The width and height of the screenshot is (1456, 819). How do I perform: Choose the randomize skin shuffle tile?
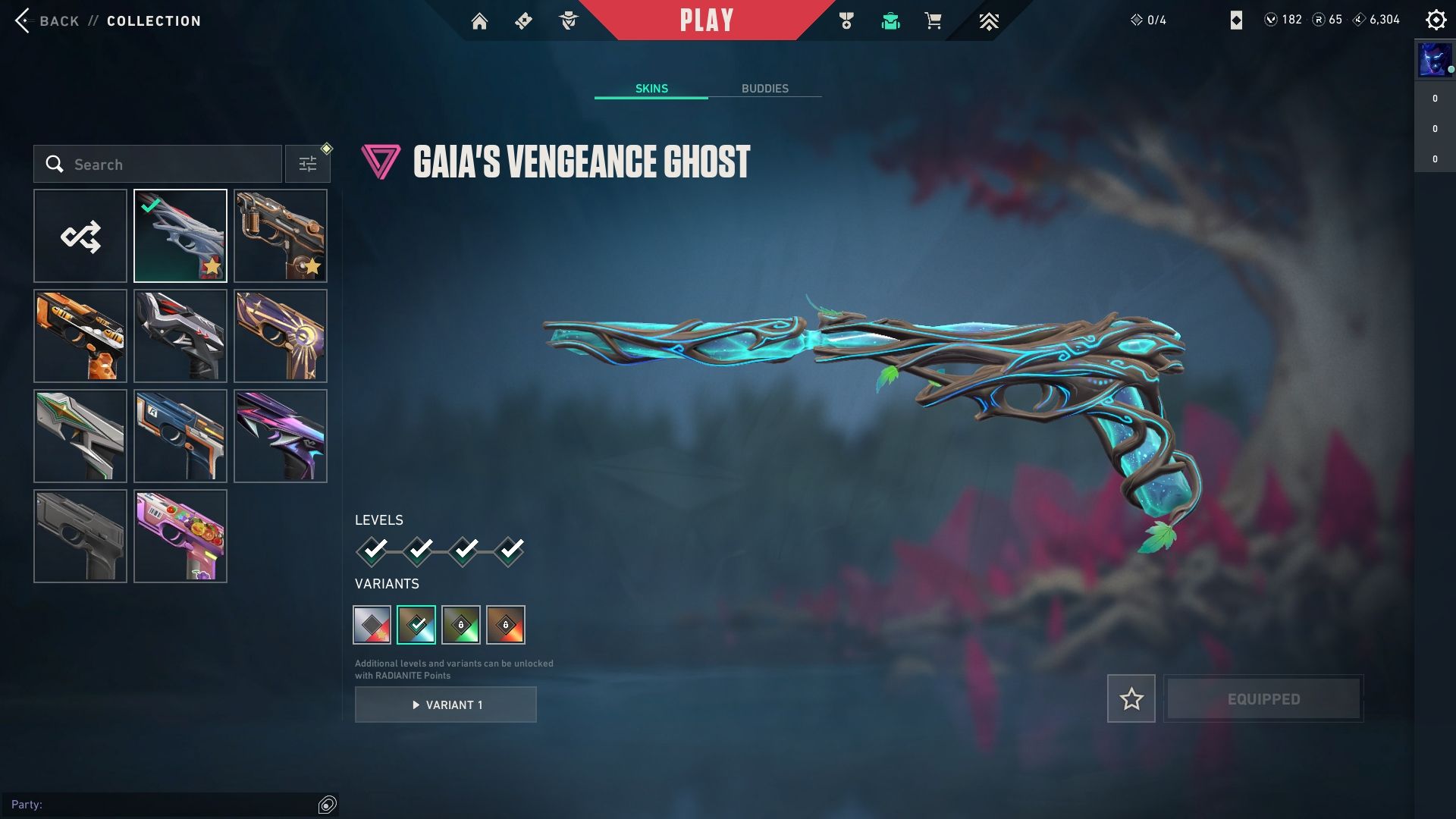(x=80, y=236)
